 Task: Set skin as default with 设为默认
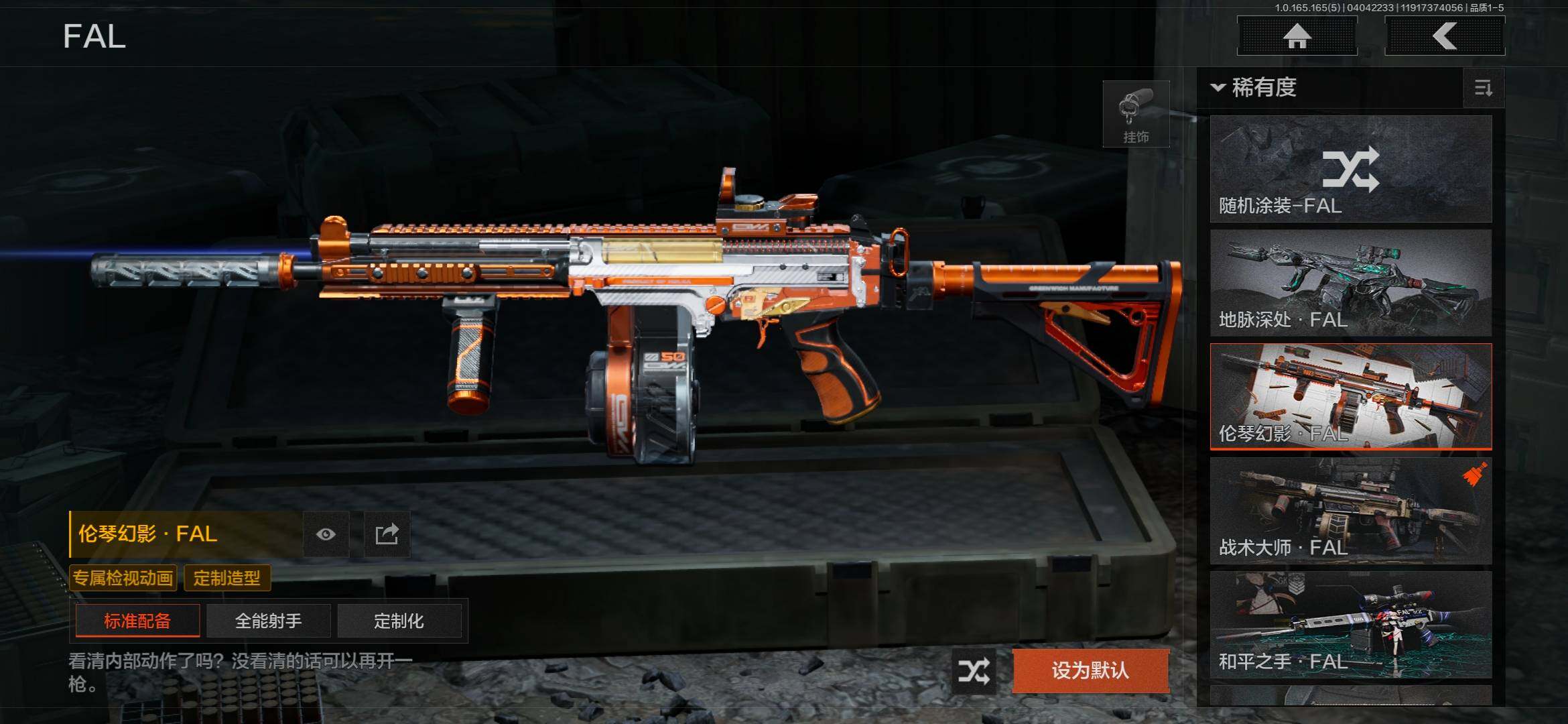(x=1090, y=670)
